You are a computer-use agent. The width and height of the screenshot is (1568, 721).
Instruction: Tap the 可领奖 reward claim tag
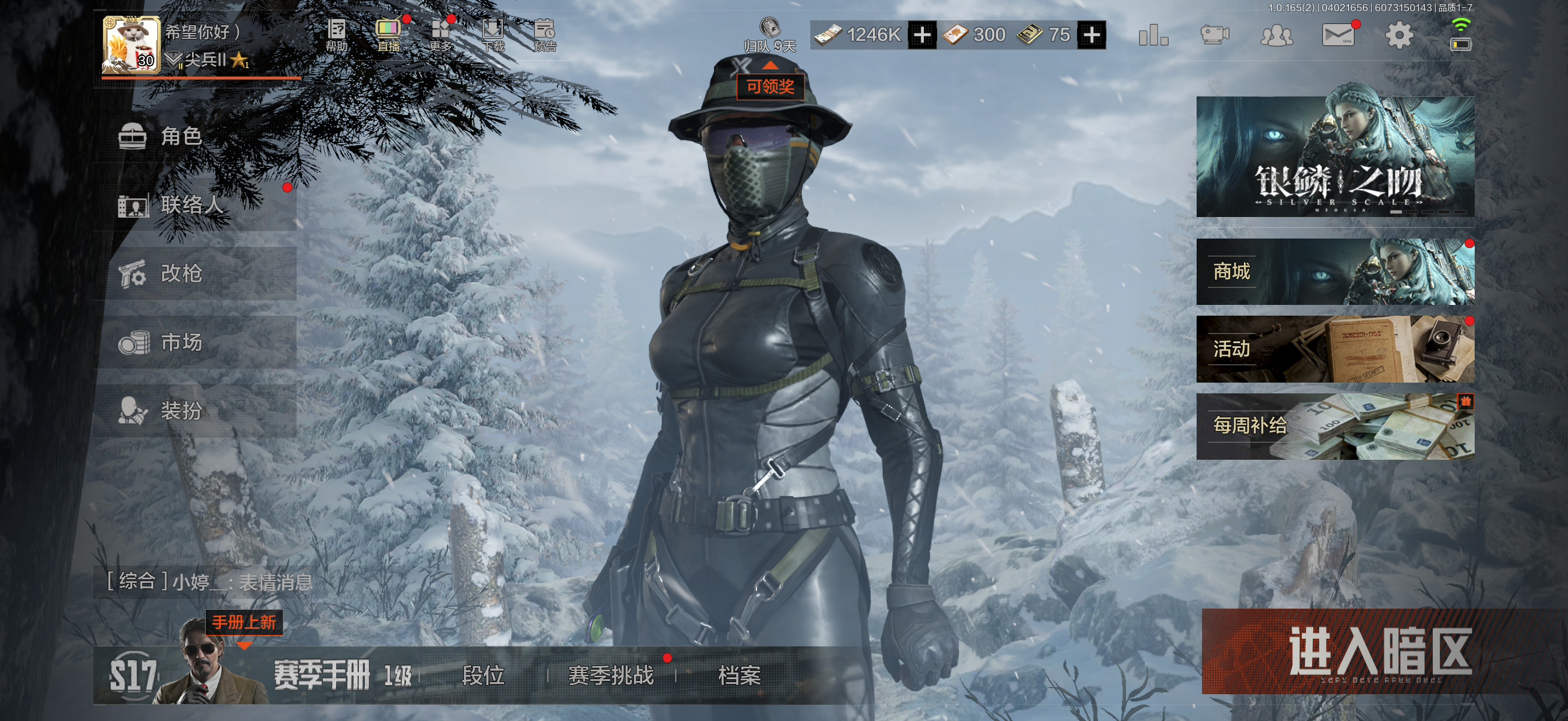(770, 87)
